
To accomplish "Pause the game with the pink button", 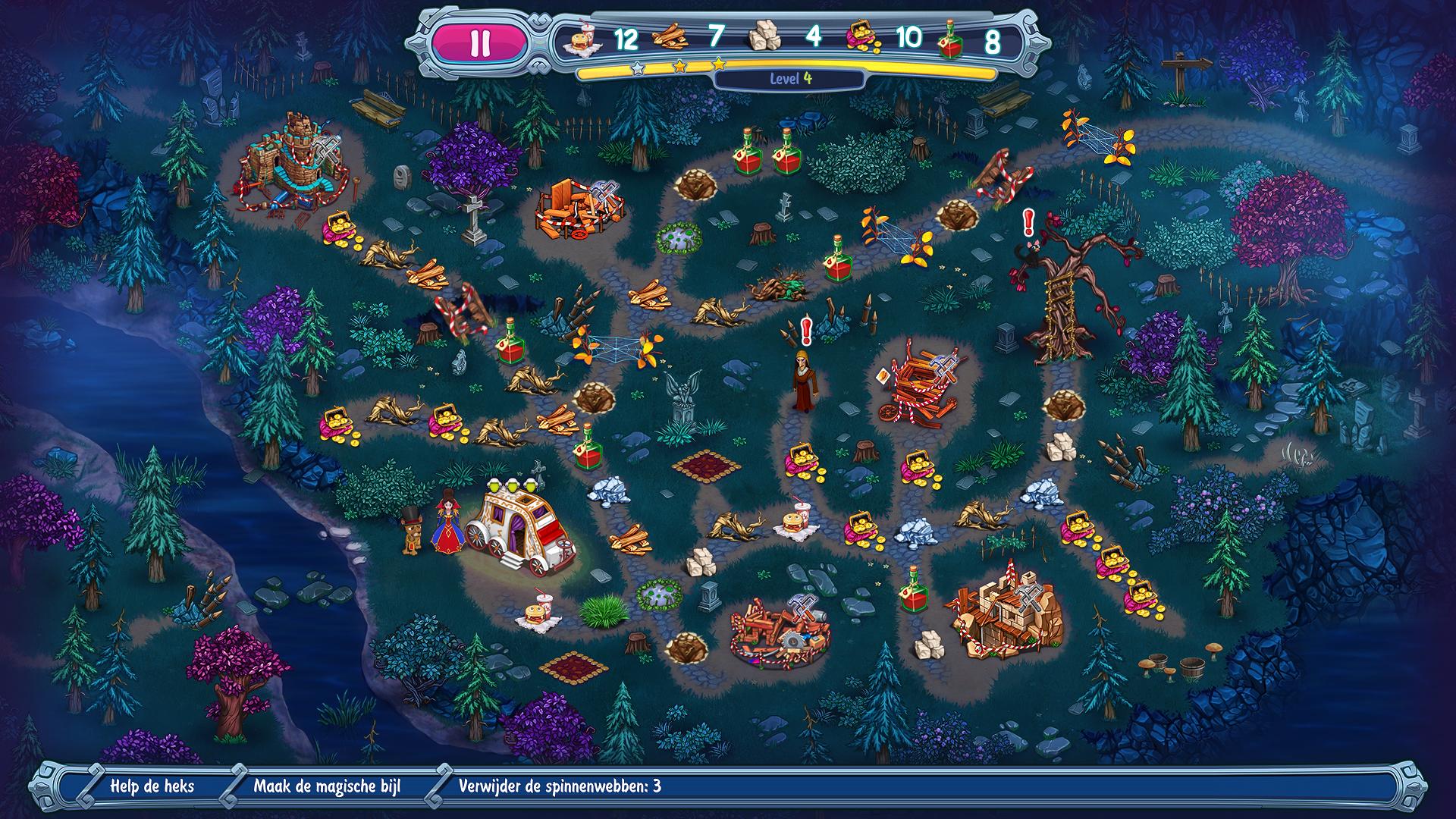I will tap(479, 43).
